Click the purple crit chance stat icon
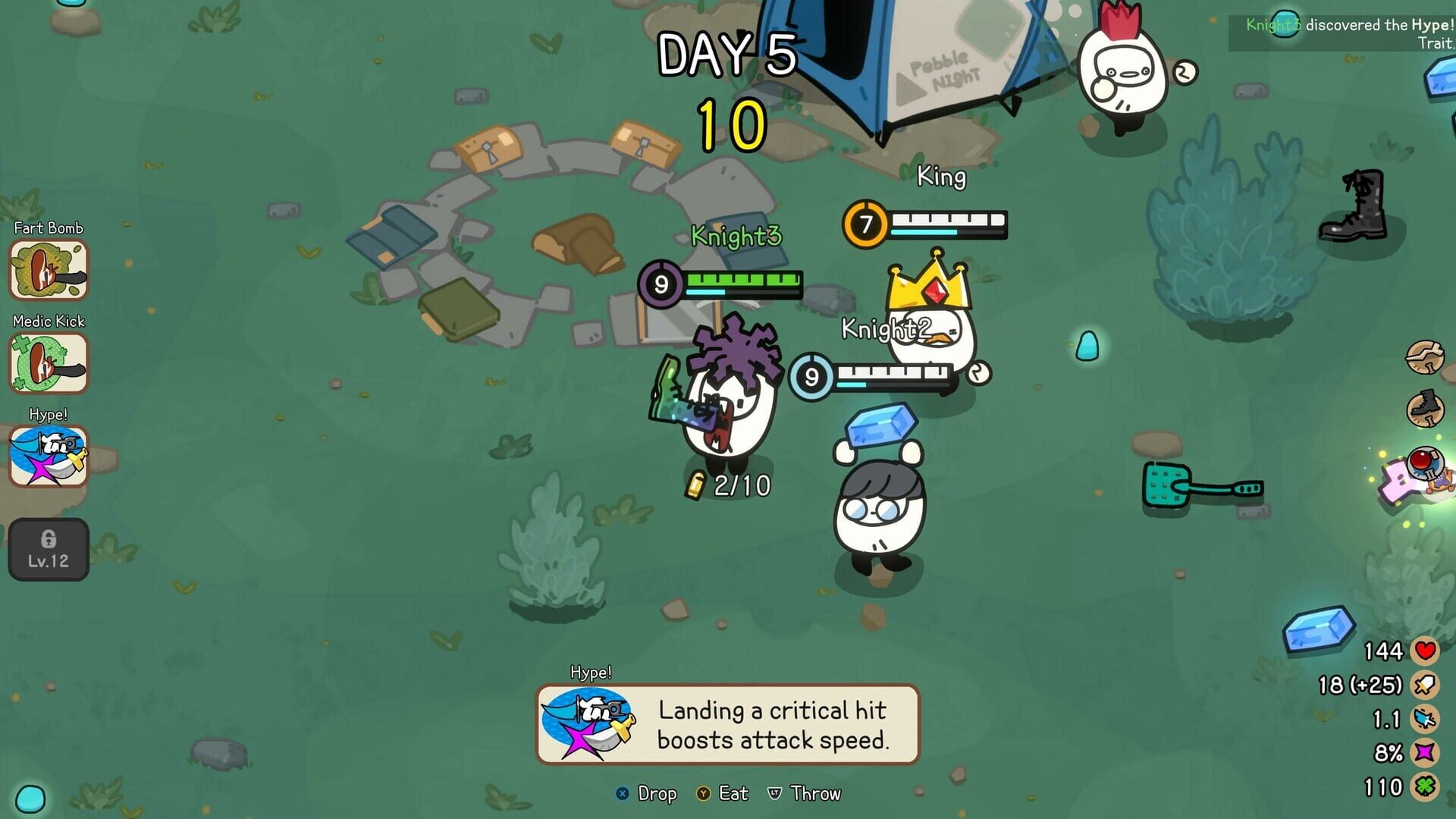 (x=1424, y=752)
